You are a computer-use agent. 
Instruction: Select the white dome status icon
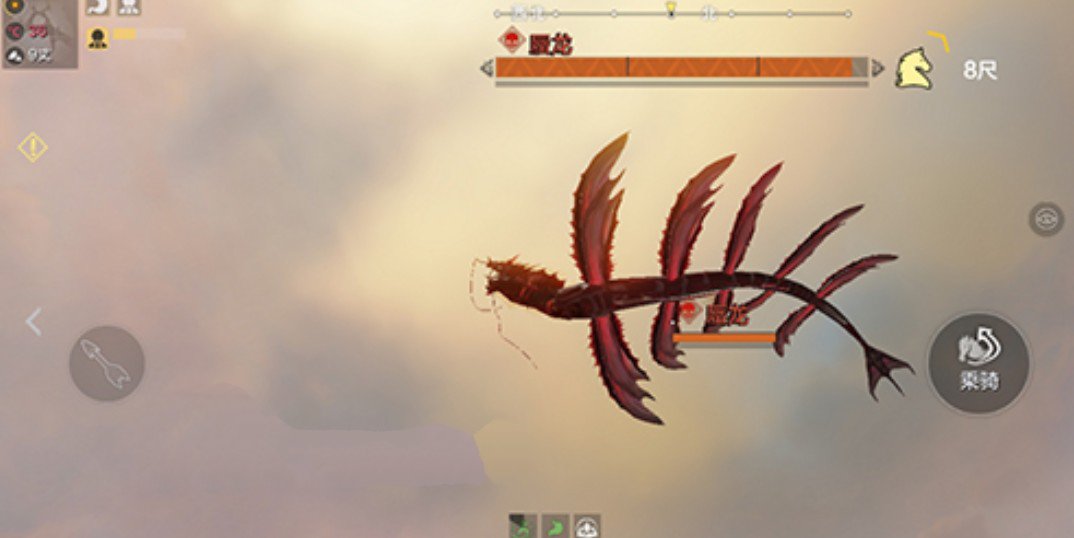point(587,526)
